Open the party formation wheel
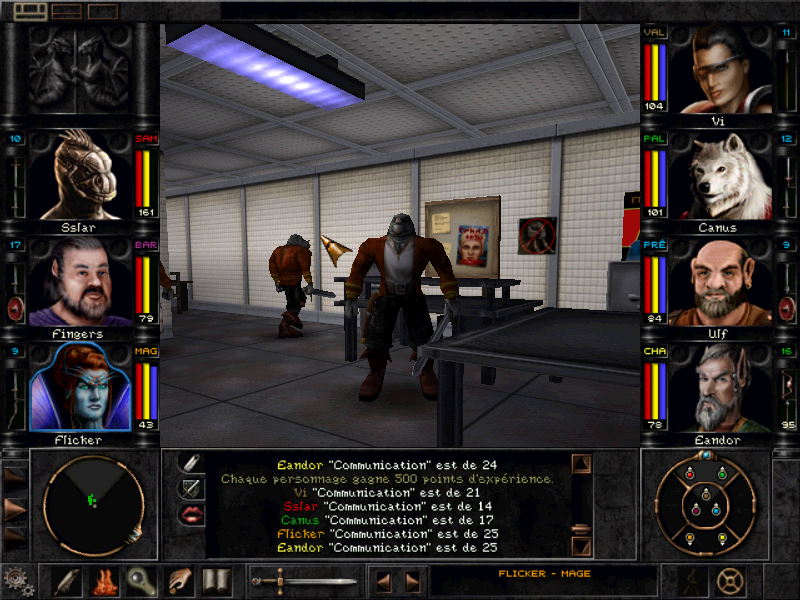 [x=705, y=502]
